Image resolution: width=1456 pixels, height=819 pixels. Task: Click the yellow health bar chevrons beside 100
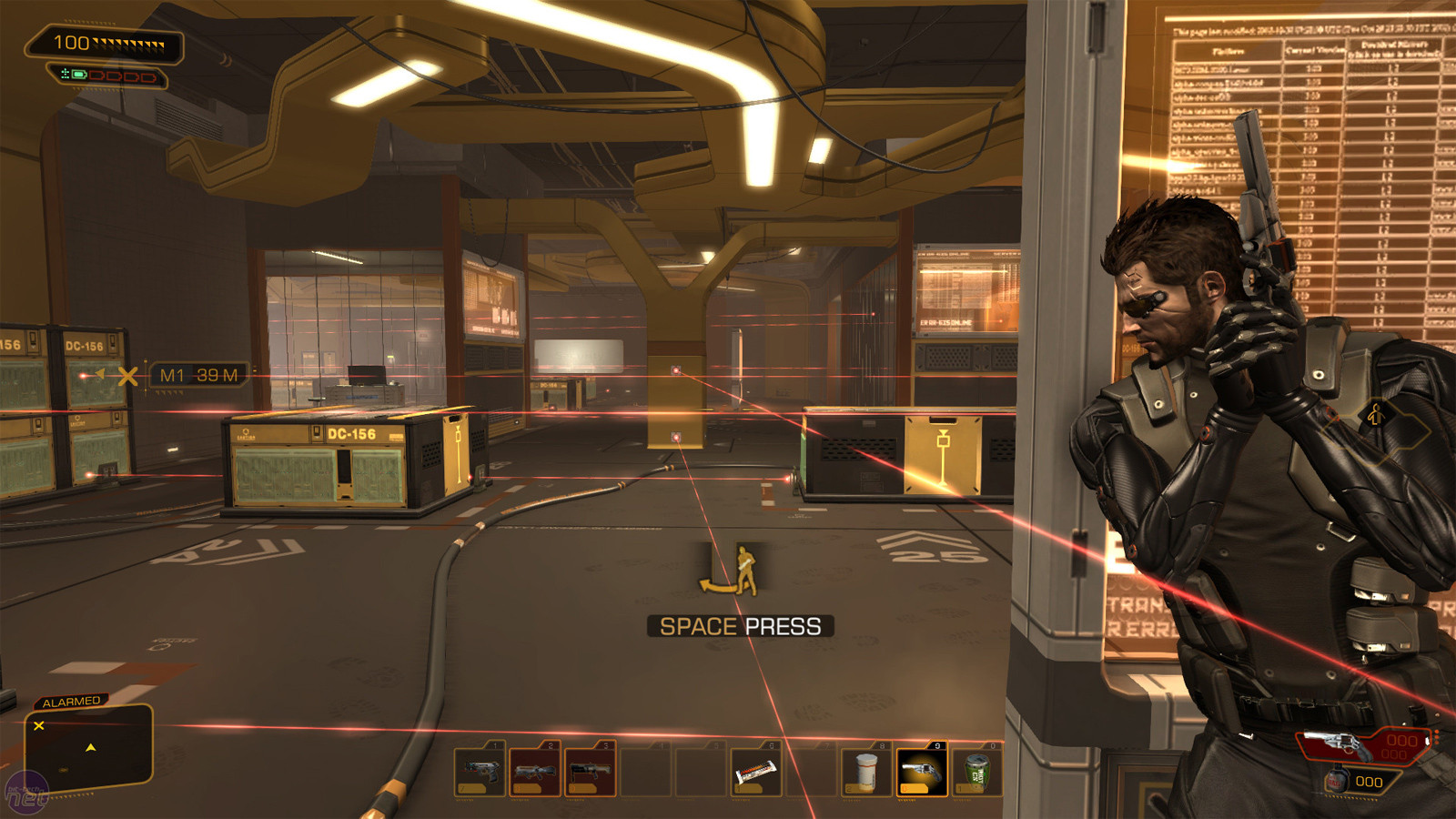[127, 41]
